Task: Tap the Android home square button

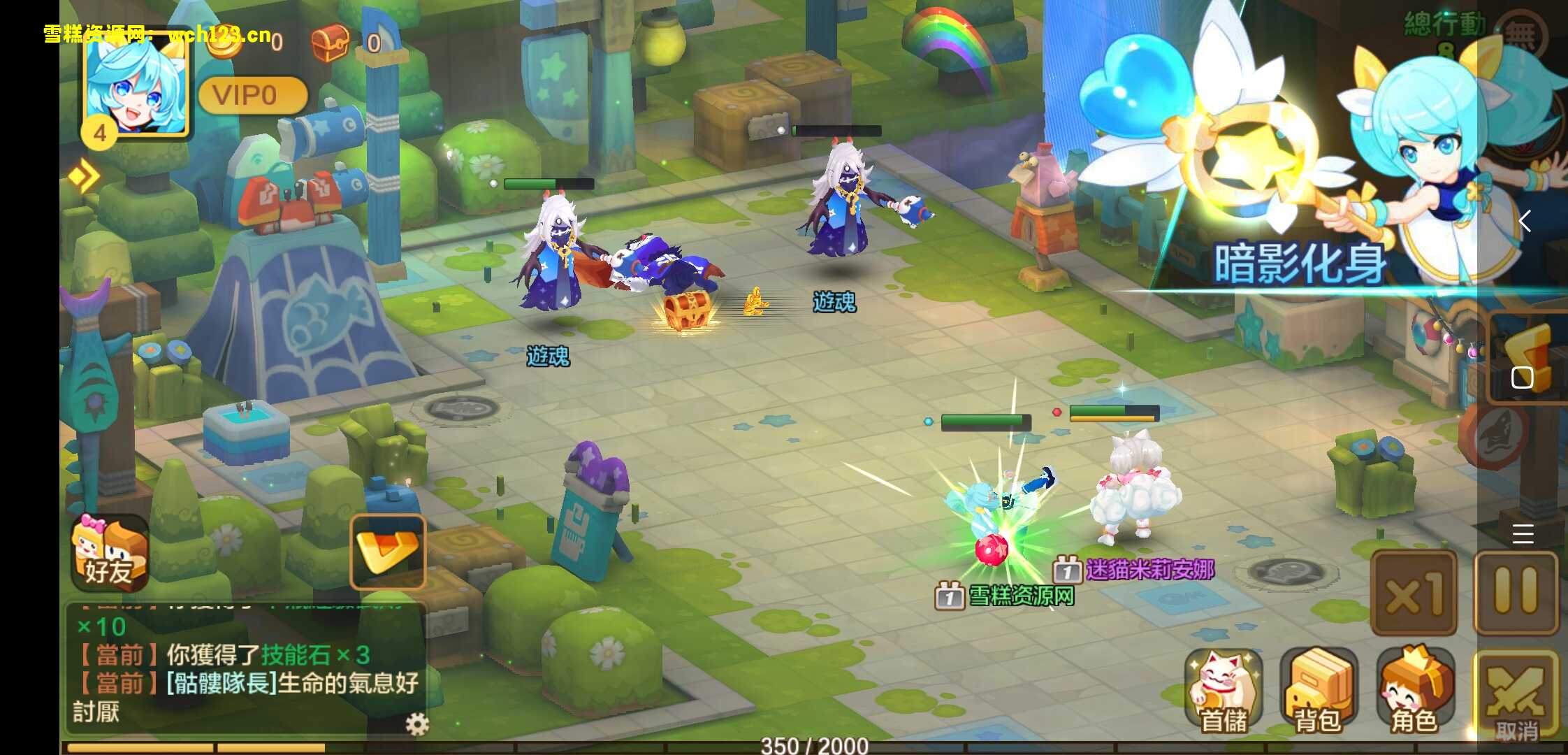Action: [1522, 377]
